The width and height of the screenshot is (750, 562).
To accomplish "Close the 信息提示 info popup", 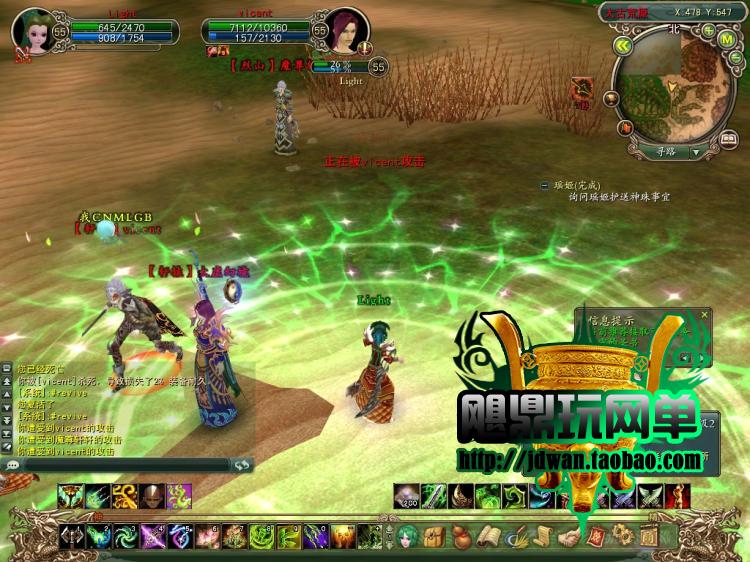I will click(705, 314).
